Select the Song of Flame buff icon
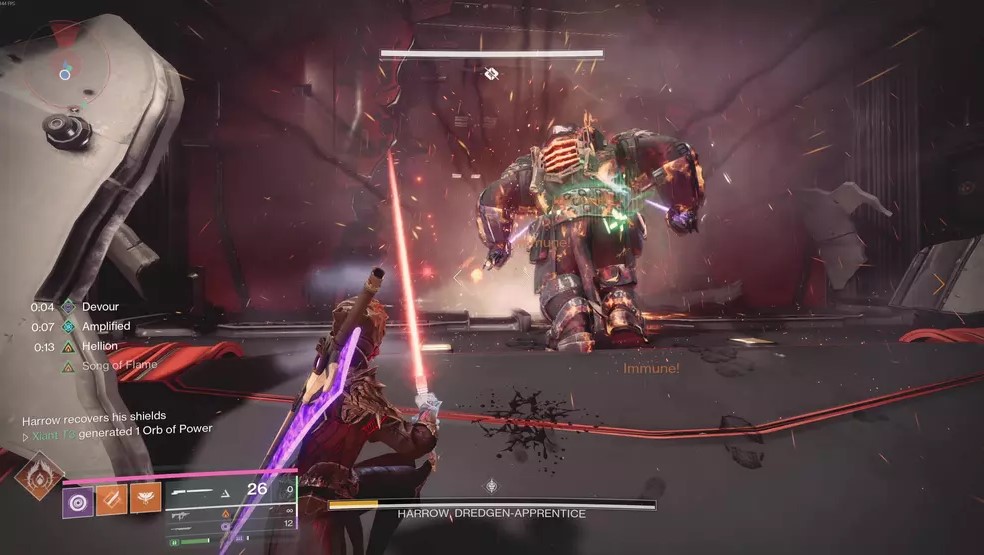The width and height of the screenshot is (984, 555). tap(68, 367)
